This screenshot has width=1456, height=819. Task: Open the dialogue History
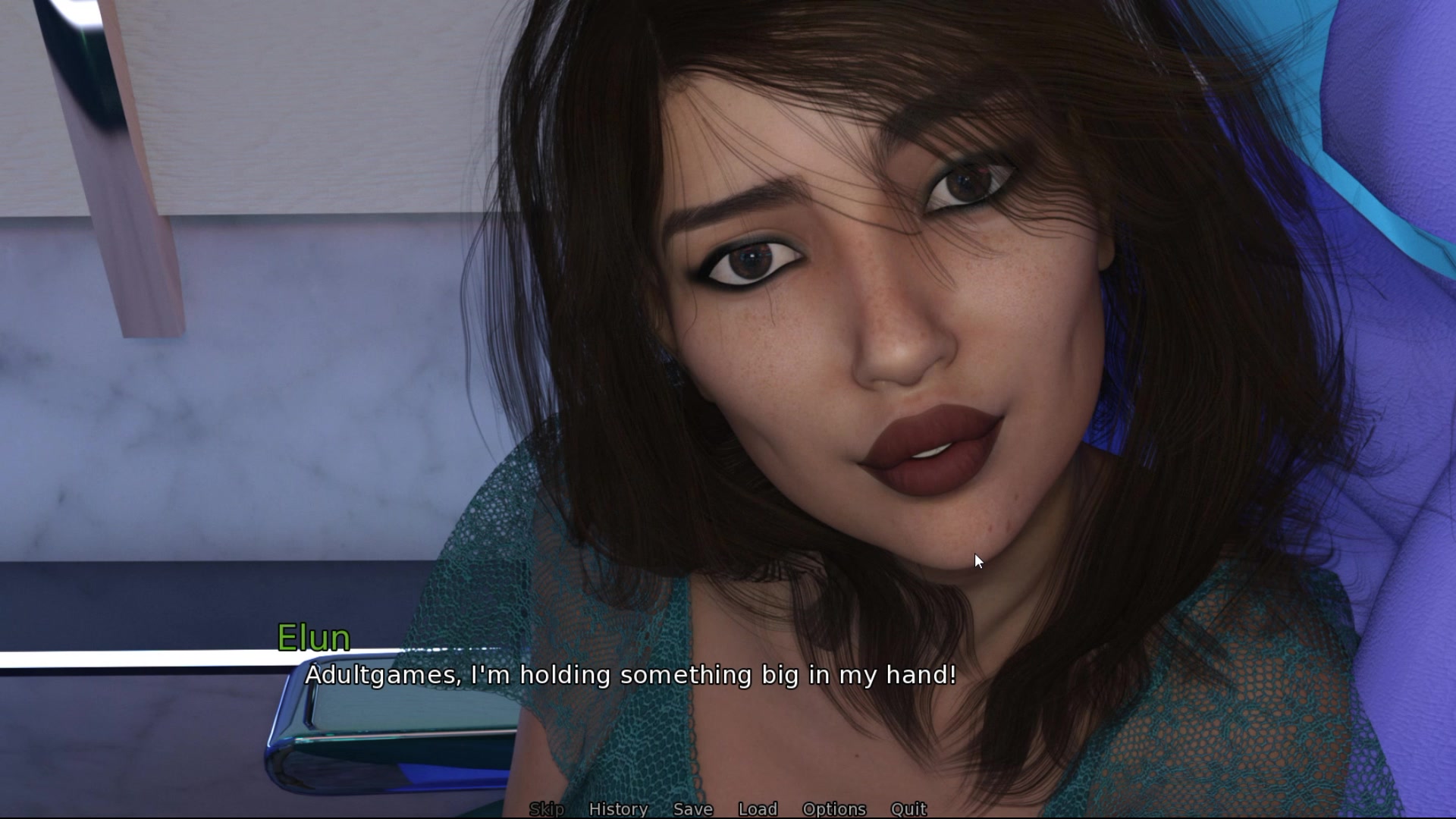[618, 808]
